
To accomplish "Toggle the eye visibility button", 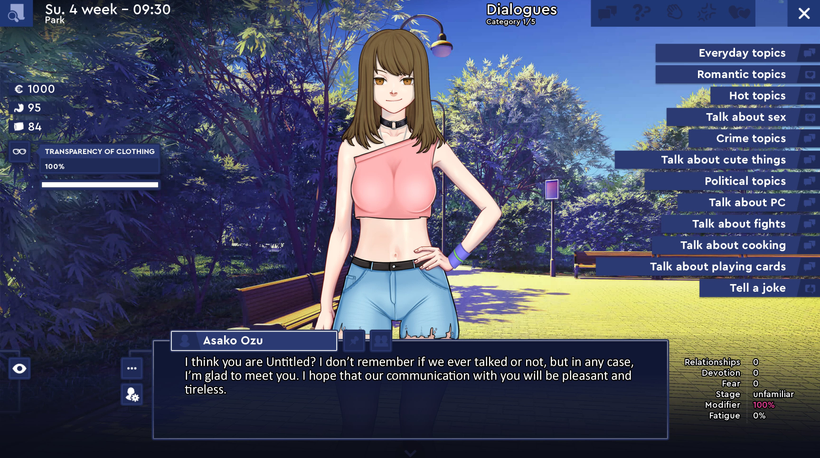I will point(19,369).
